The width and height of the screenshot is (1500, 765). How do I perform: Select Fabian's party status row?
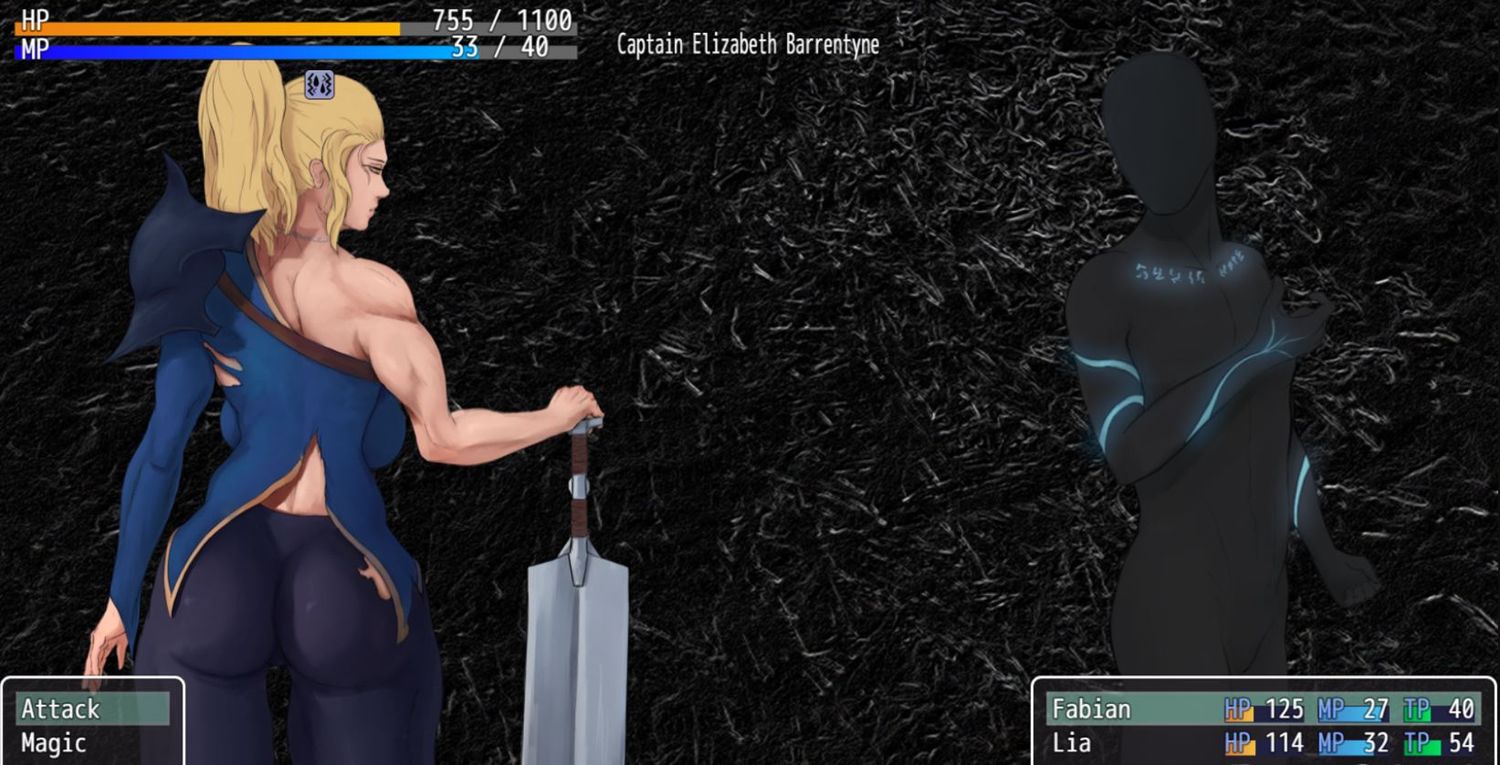point(1262,709)
